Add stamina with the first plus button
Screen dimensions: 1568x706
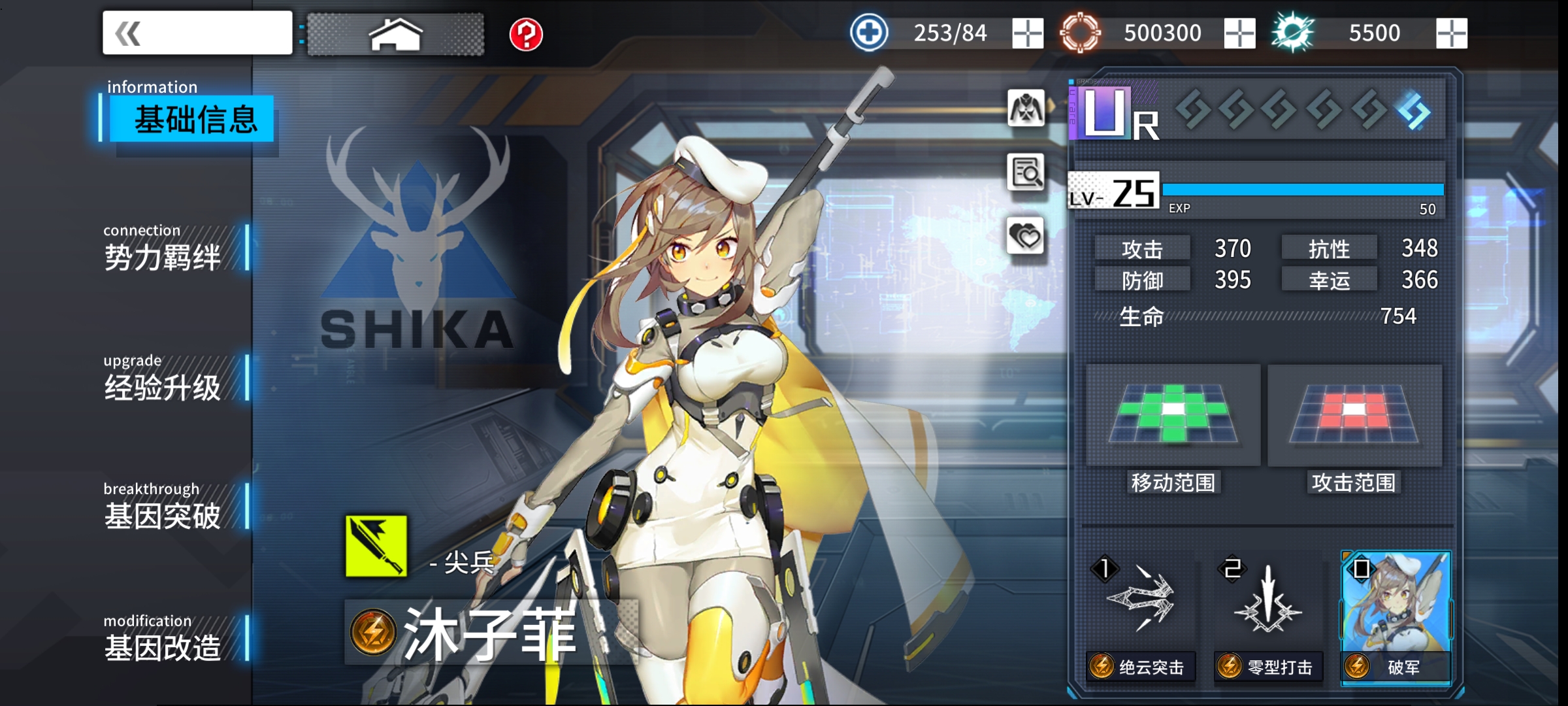coord(1027,33)
